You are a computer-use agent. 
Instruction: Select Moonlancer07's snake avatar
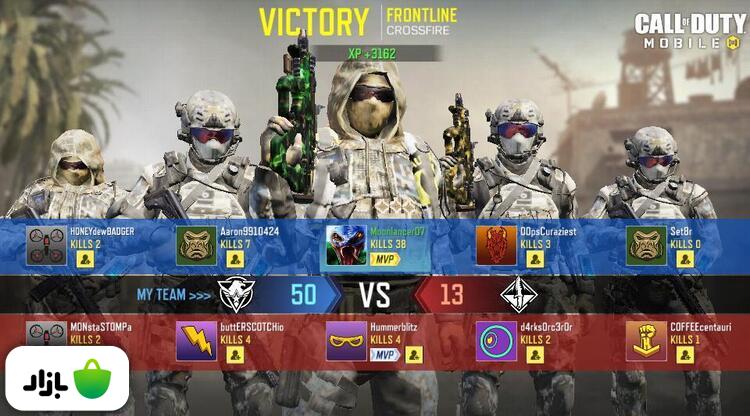(346, 246)
